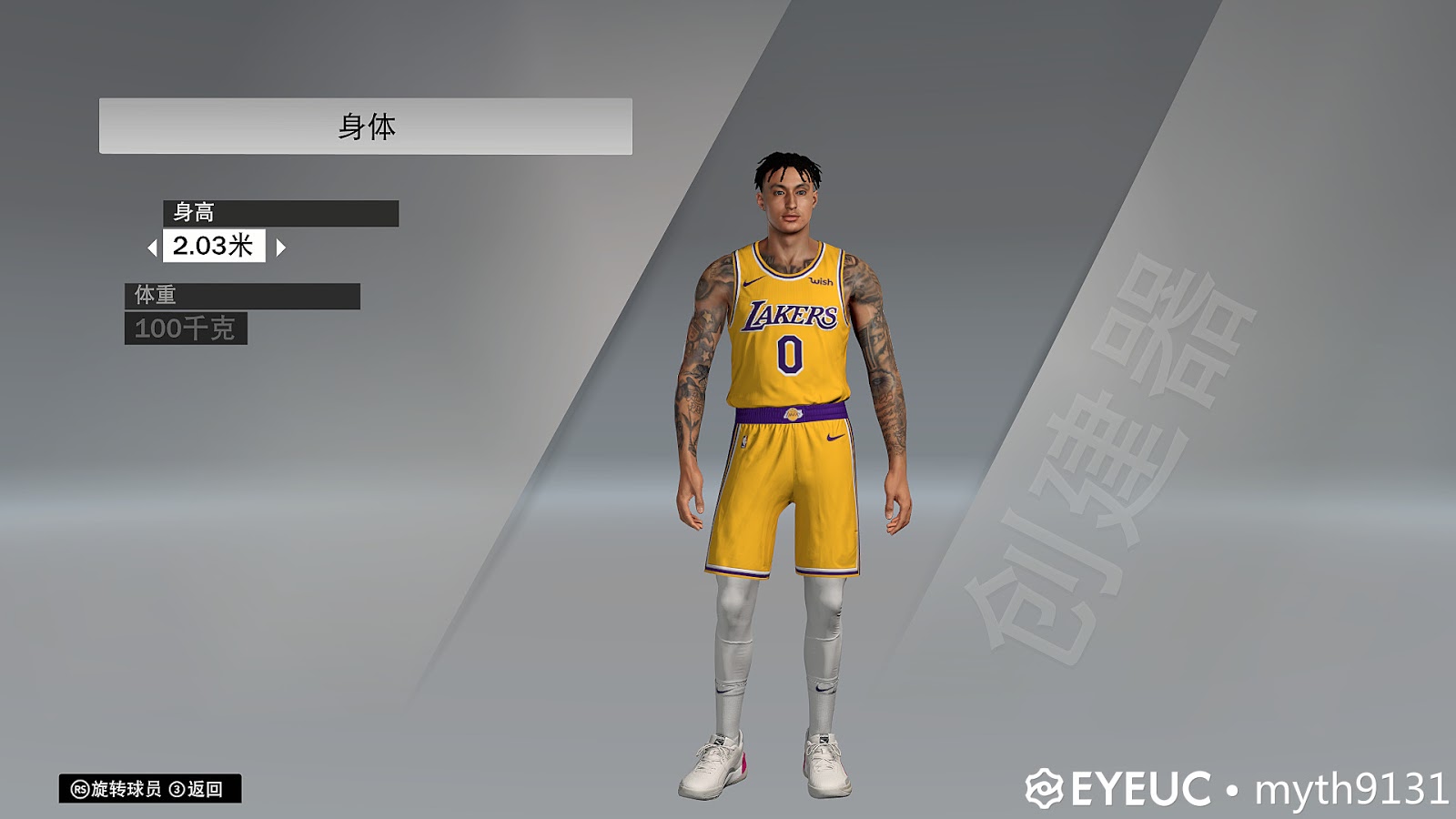Select the 2.03米 height value field

(x=215, y=247)
